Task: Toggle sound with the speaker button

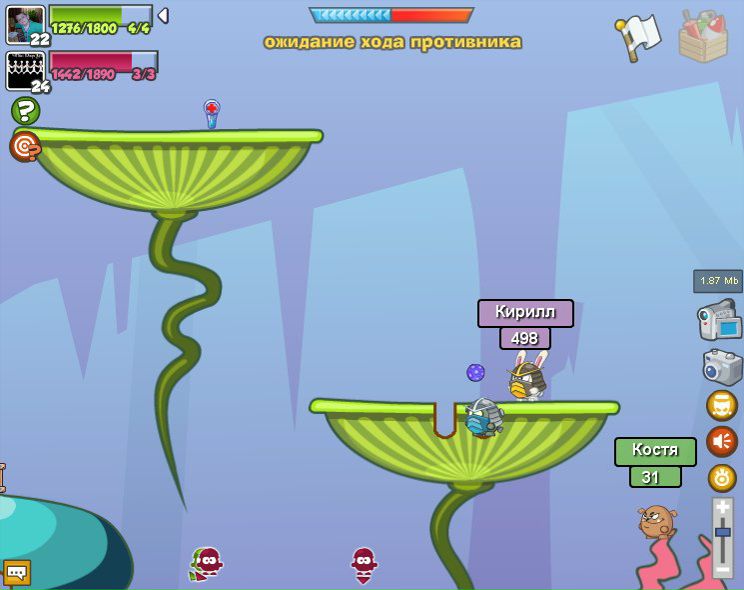Action: 721,441
